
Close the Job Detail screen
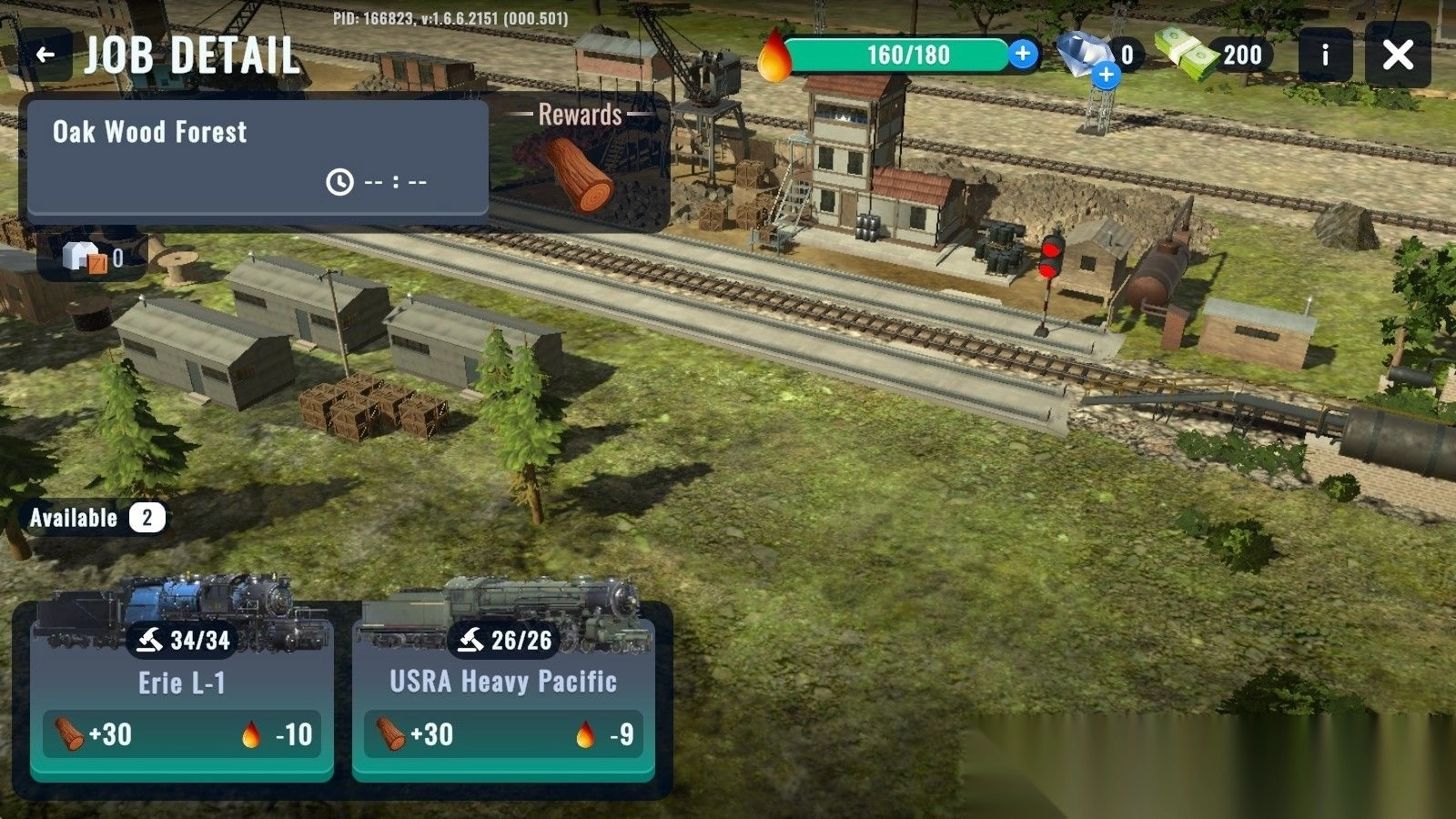tap(1398, 56)
